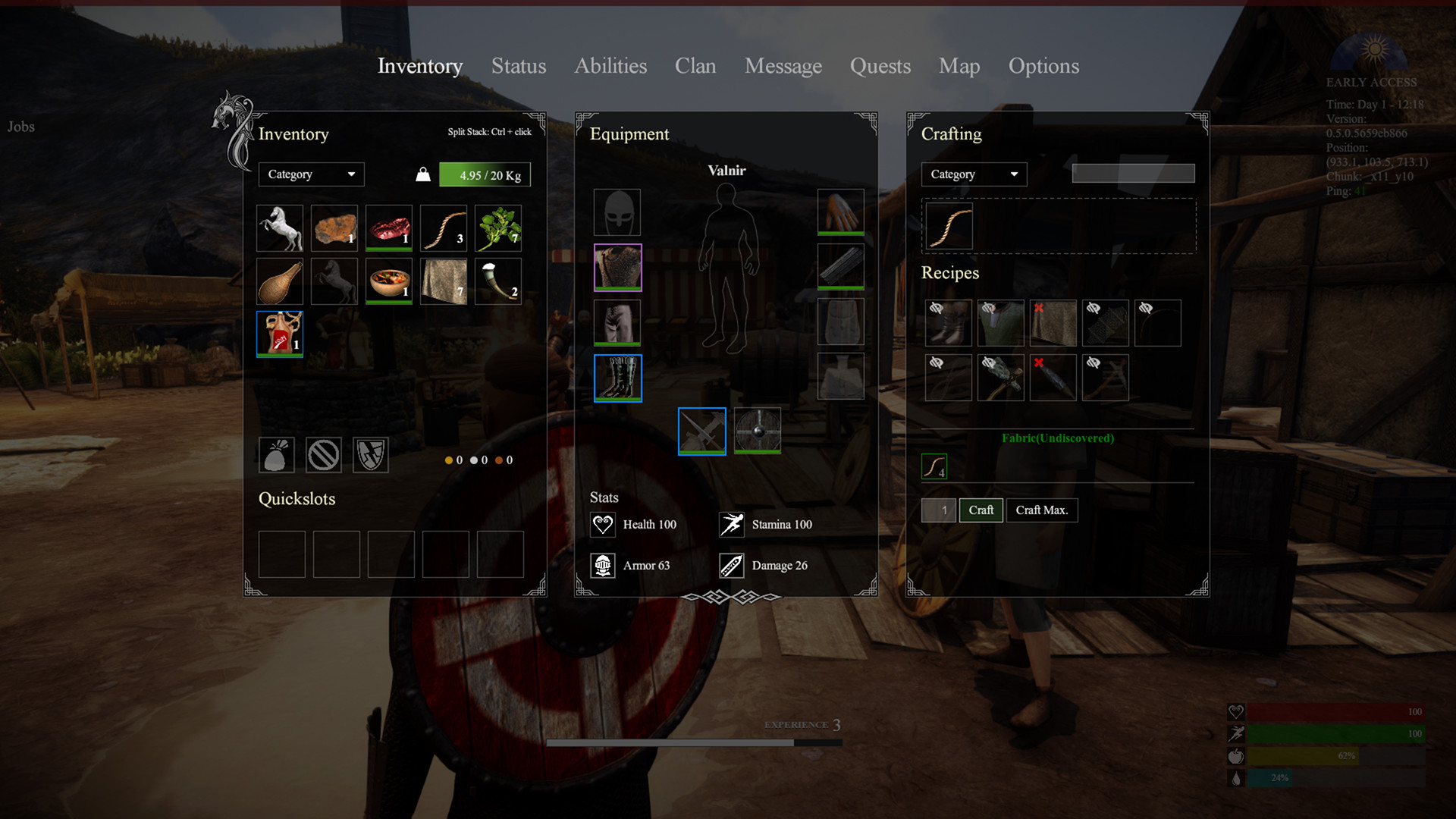Select the equipped chainmail chest slot
This screenshot has height=819, width=1456.
617,267
